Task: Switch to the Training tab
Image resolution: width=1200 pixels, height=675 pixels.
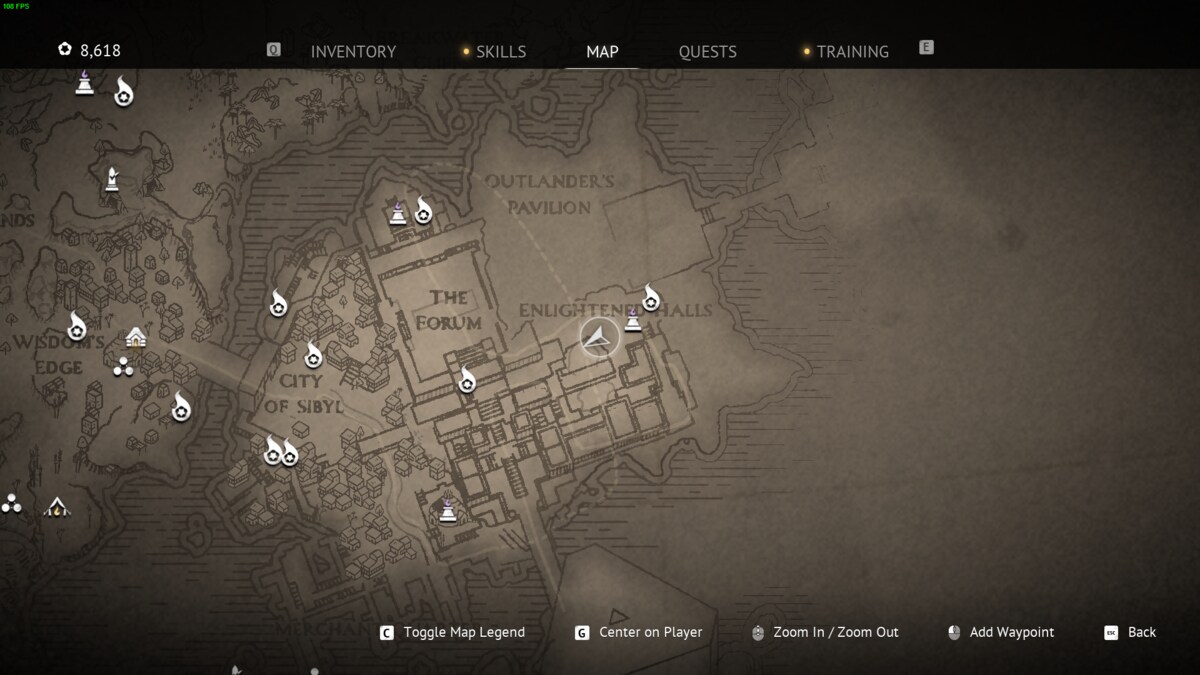Action: [852, 52]
